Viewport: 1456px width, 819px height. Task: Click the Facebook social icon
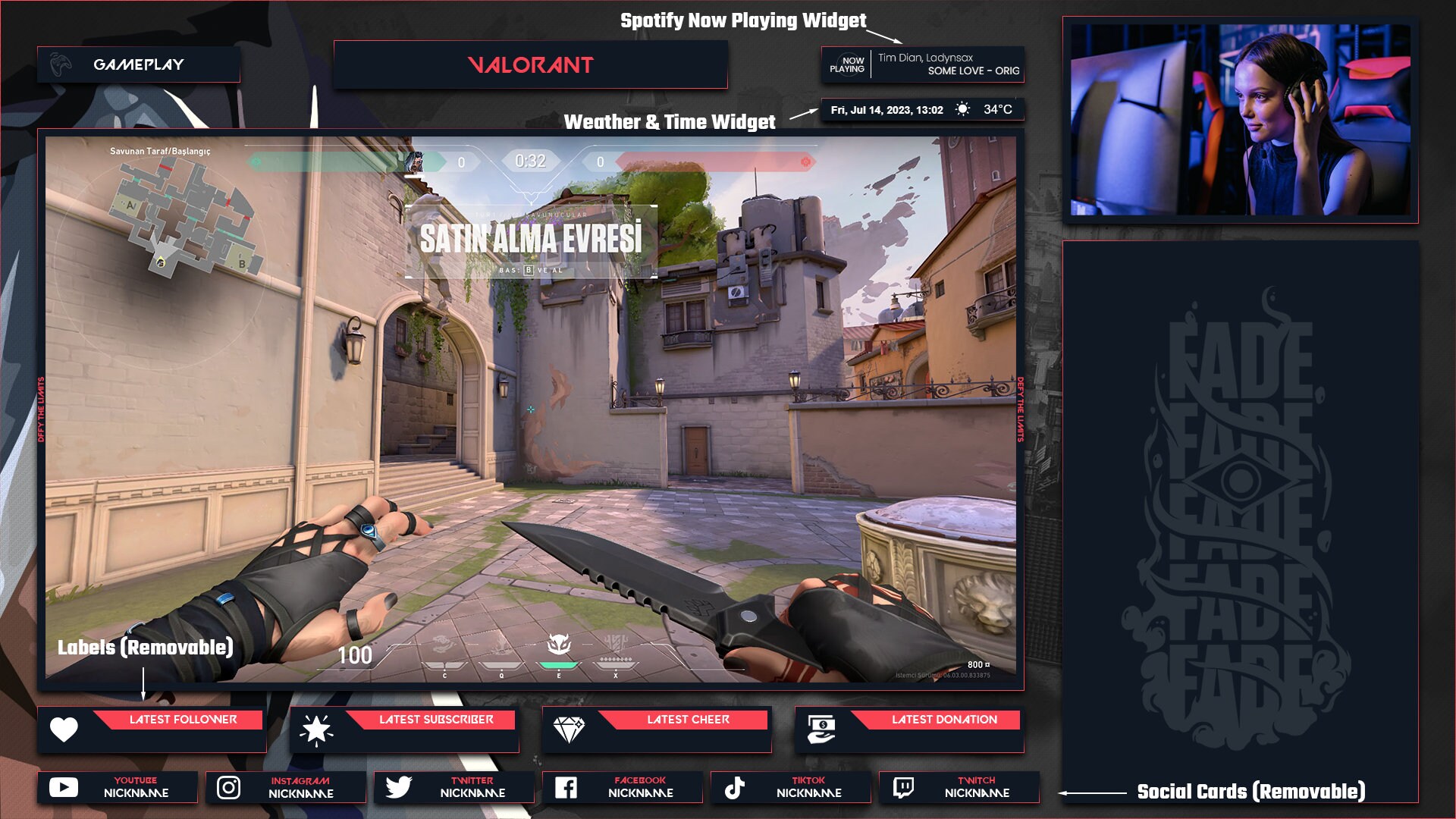click(566, 787)
